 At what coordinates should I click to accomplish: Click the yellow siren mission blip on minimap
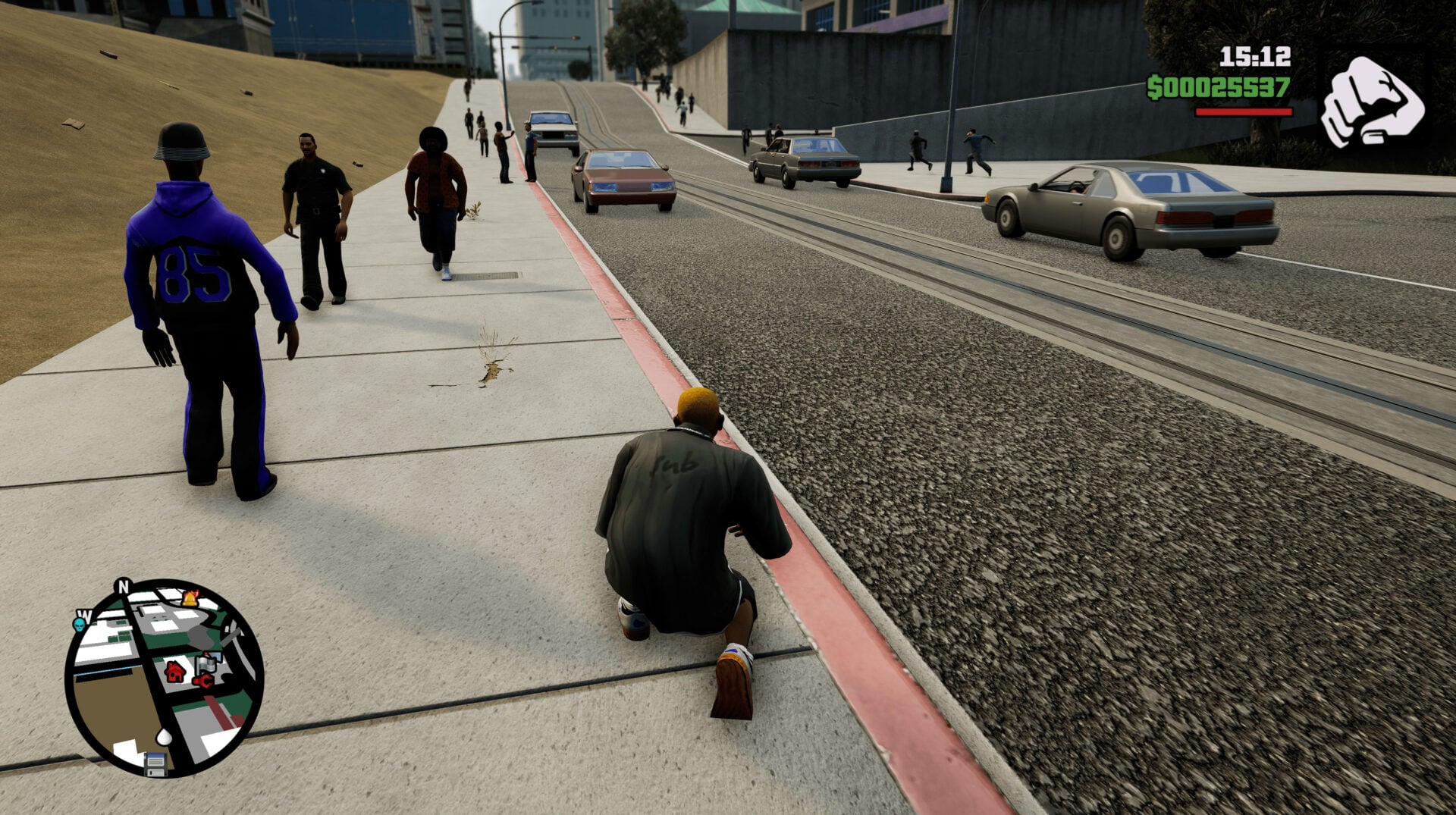click(190, 599)
